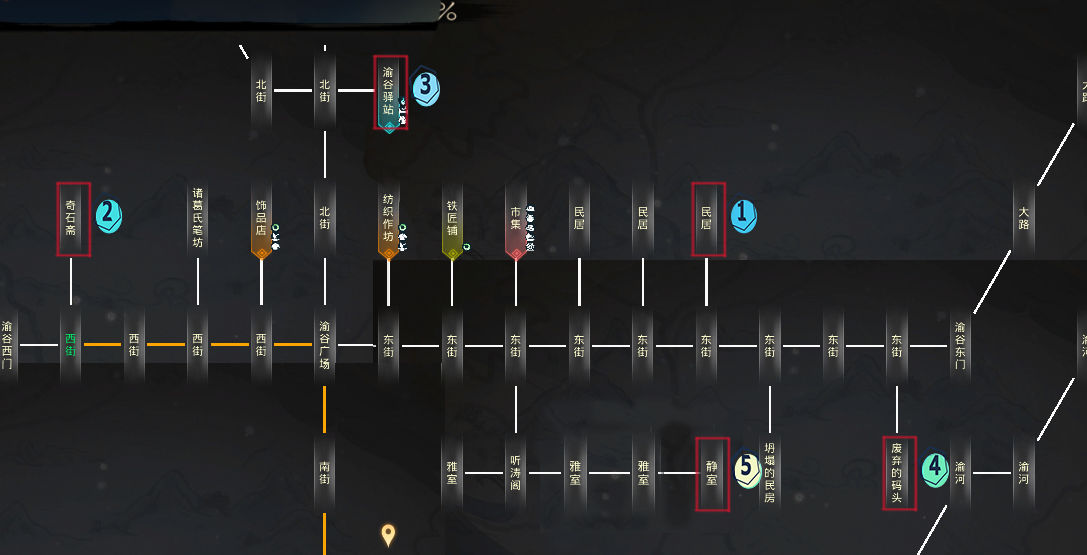This screenshot has height=555, width=1087.
Task: Click the 南街 street node
Action: click(x=325, y=472)
